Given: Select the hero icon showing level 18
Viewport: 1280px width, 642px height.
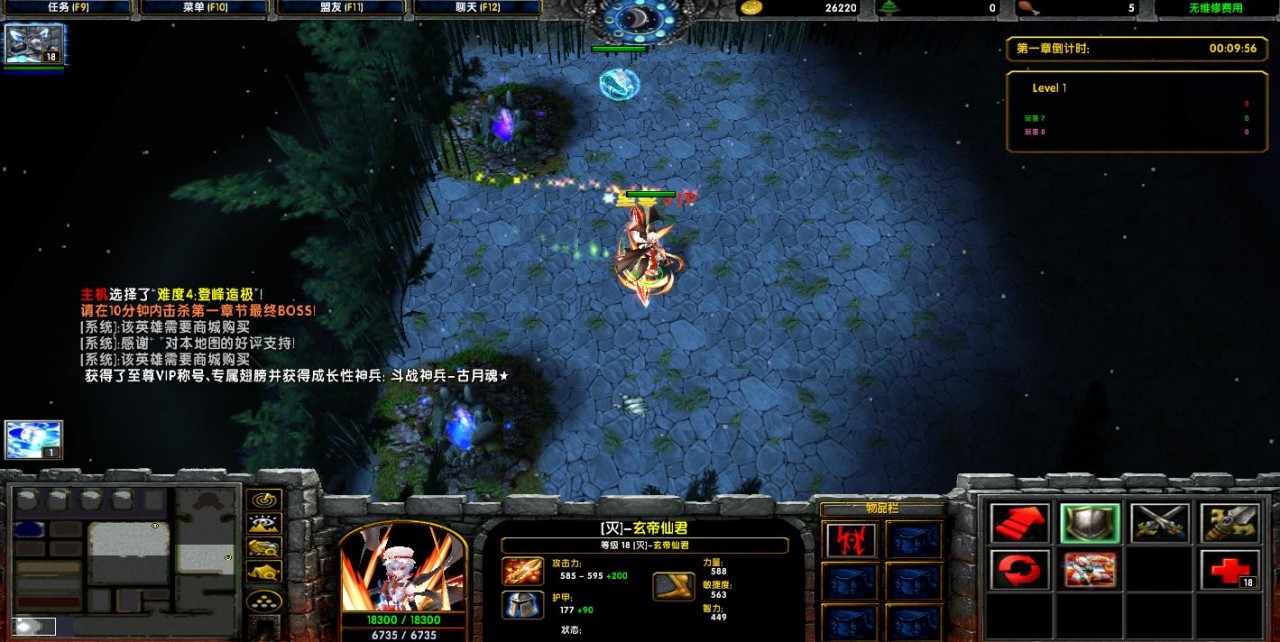Looking at the screenshot, I should click(35, 45).
